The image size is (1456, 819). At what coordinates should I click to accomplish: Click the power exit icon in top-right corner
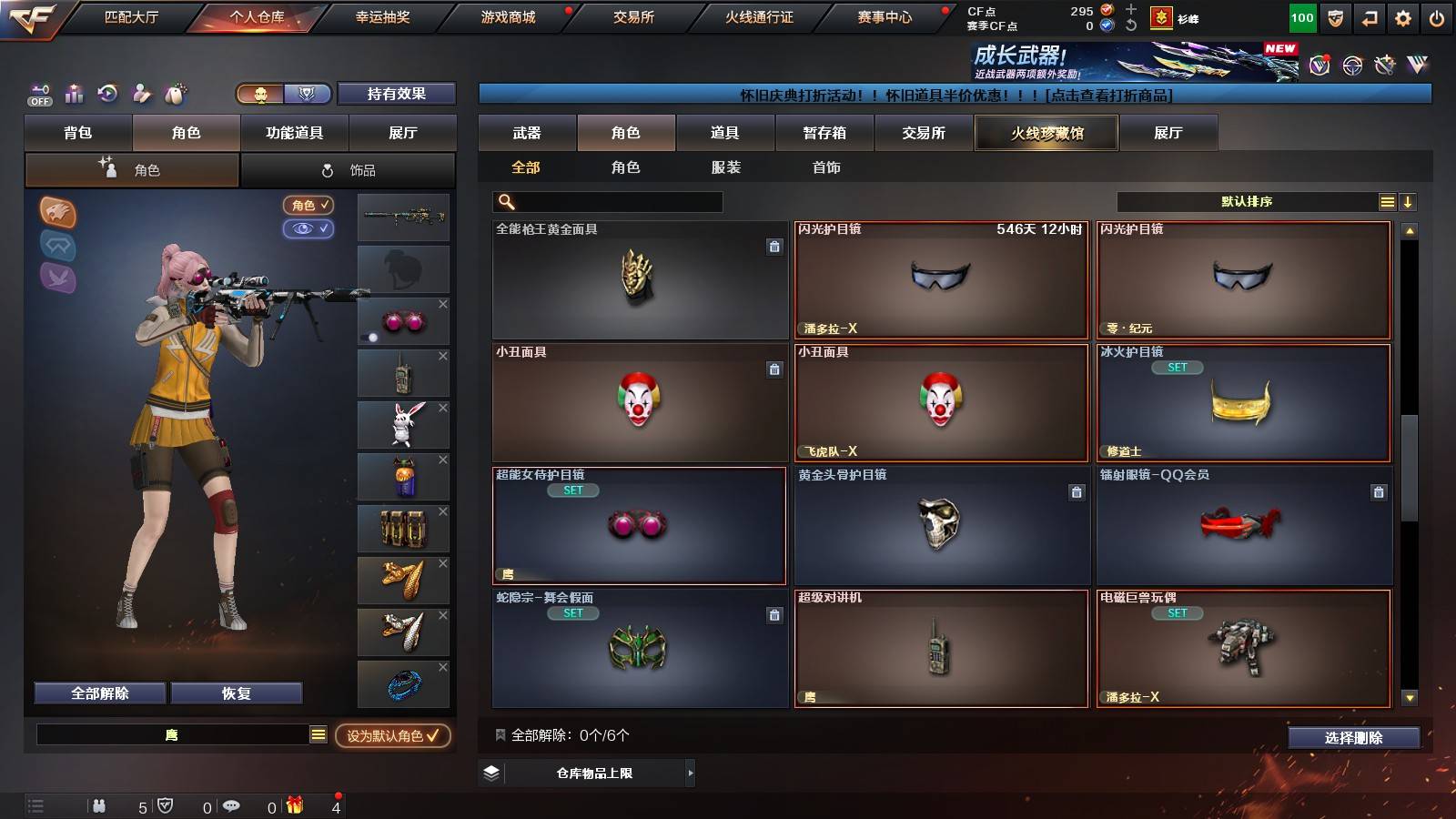click(x=1438, y=16)
